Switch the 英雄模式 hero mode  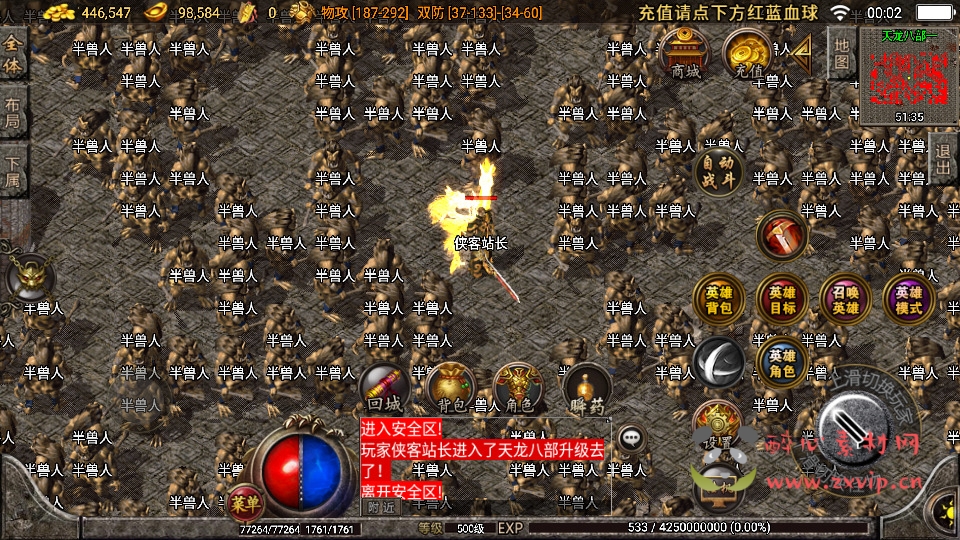click(x=908, y=299)
